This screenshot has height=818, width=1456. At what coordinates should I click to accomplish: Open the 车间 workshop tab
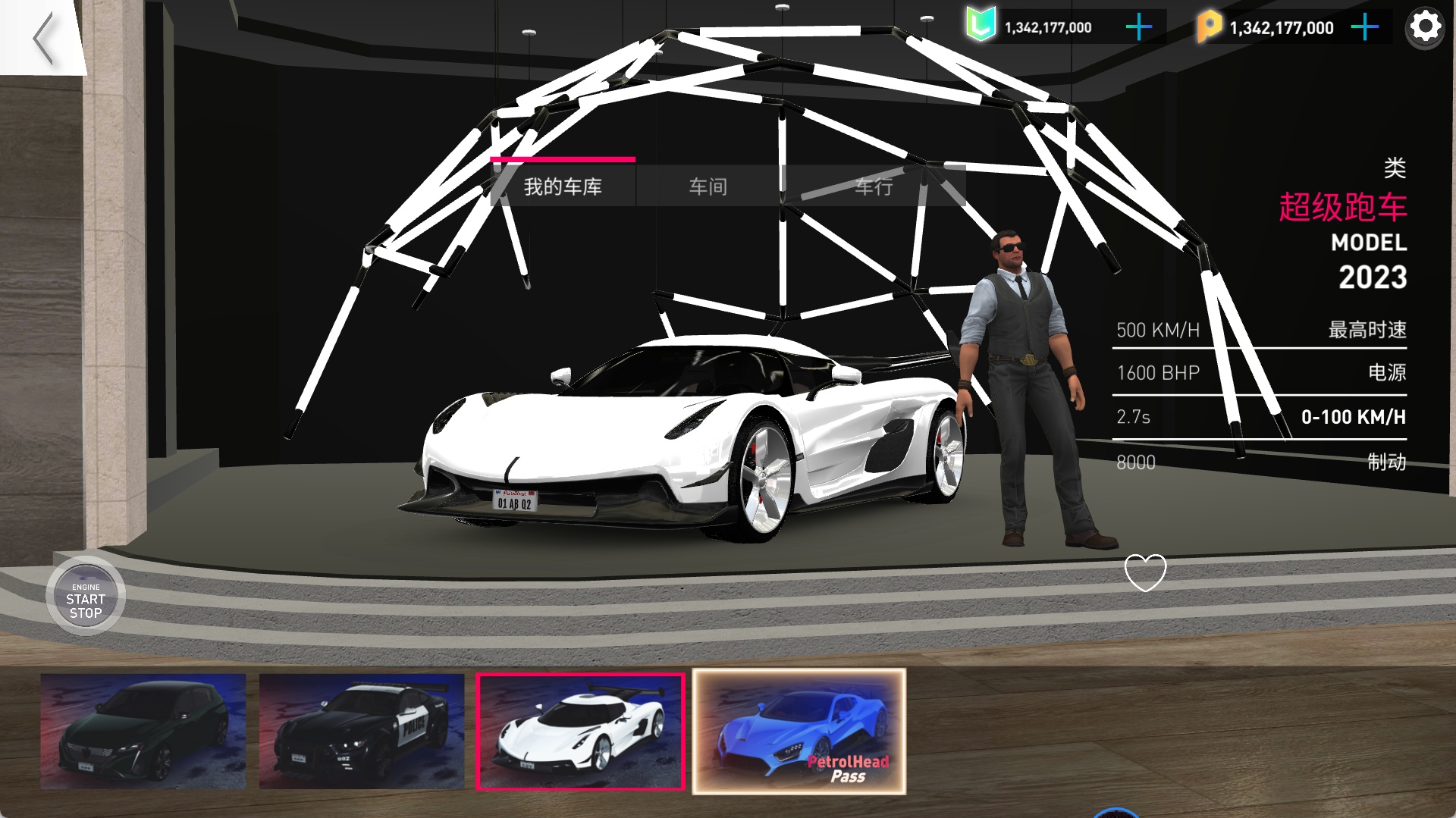pos(708,186)
